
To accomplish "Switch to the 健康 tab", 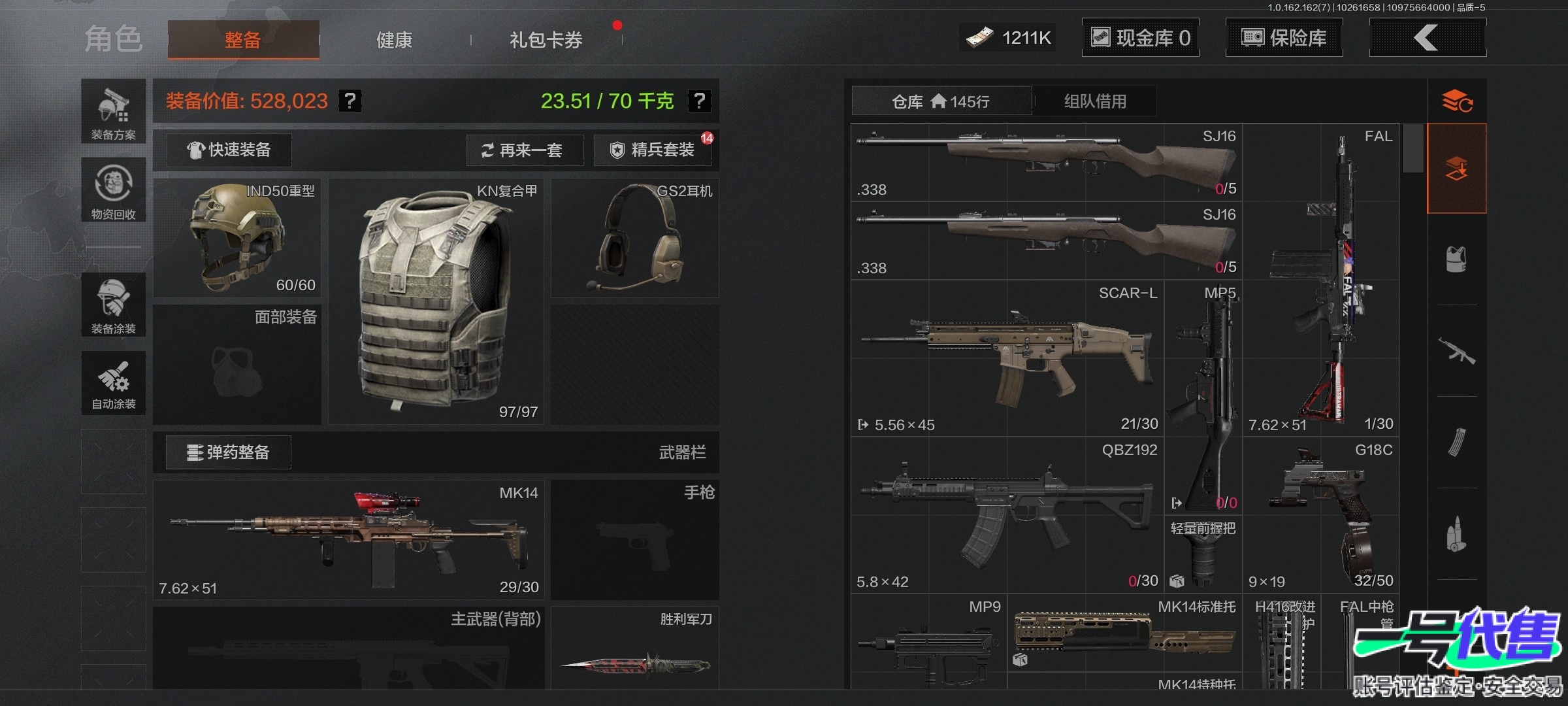I will pos(394,40).
